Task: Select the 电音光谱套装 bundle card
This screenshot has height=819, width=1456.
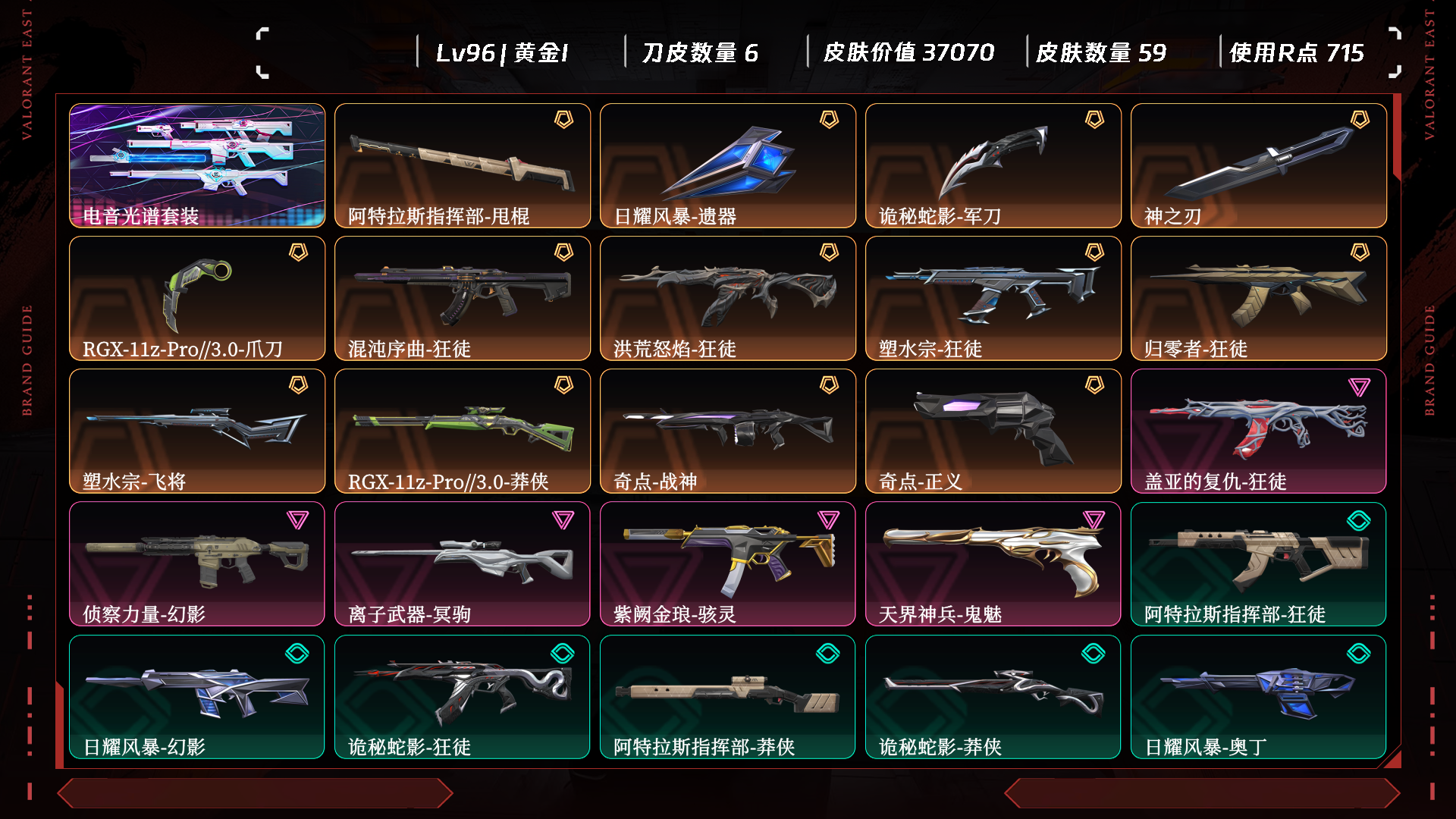Action: point(197,165)
